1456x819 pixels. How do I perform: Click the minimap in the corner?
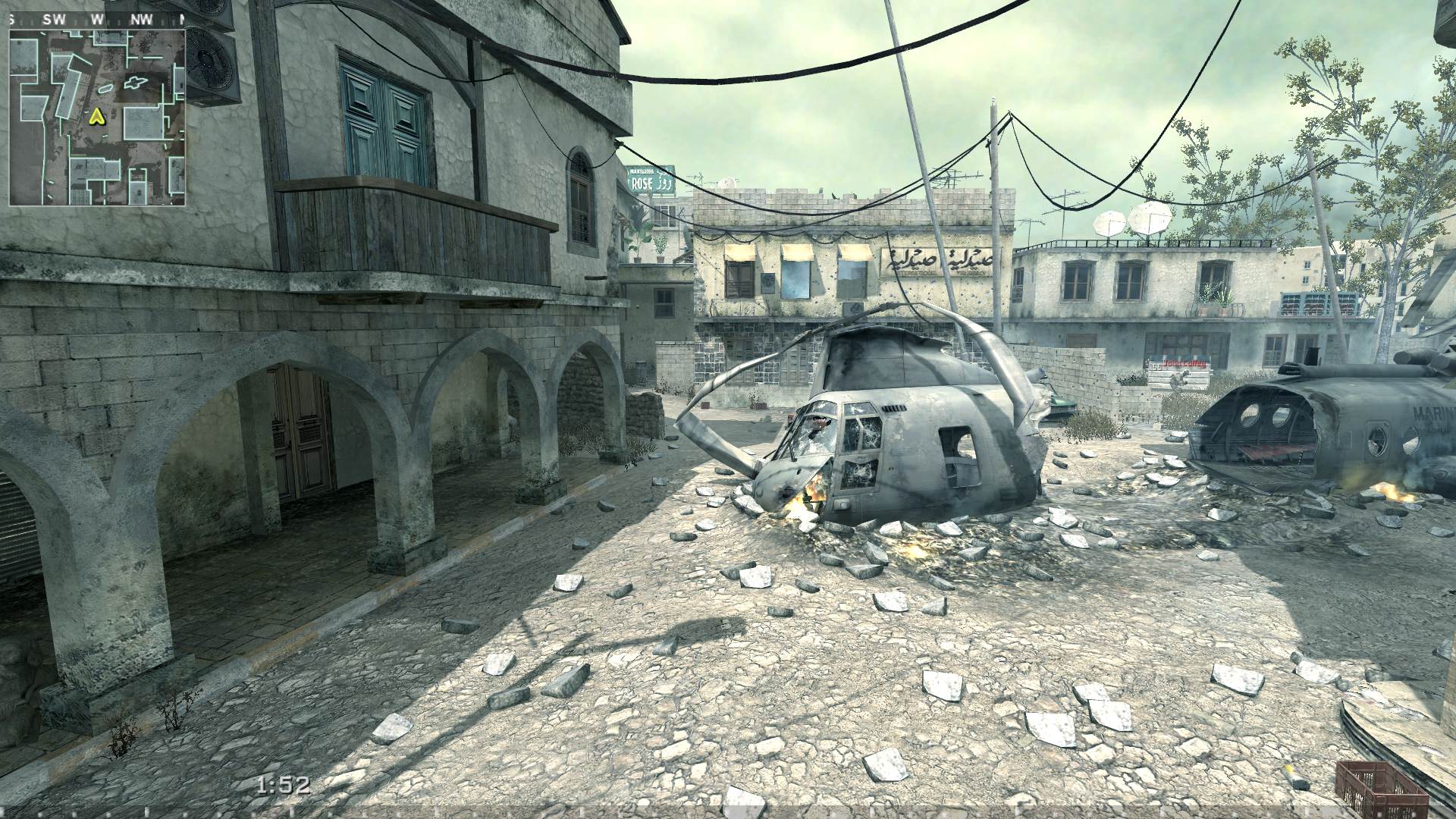point(97,116)
